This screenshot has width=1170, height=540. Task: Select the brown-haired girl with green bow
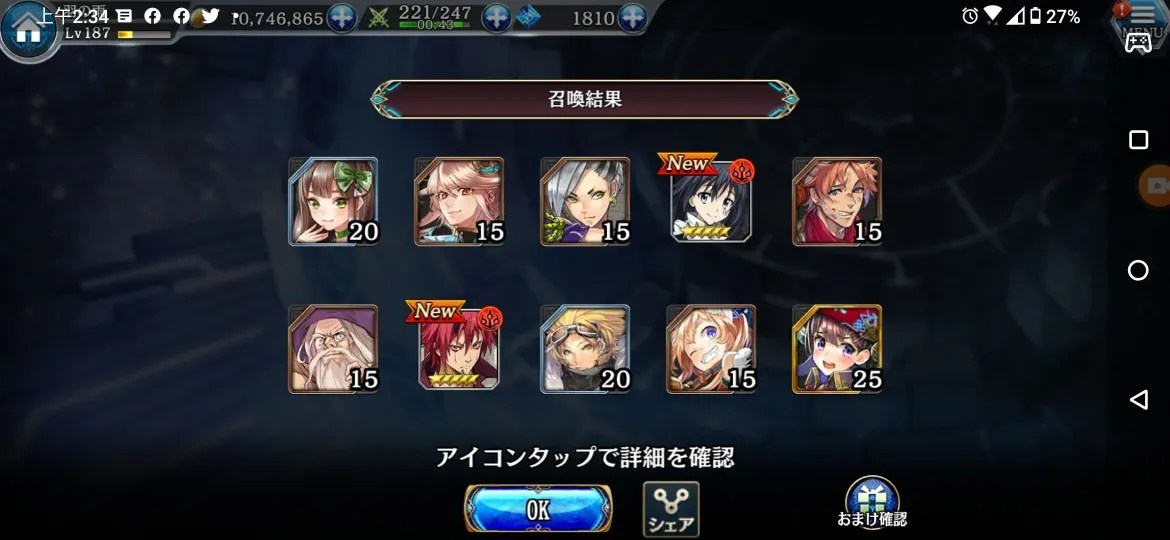pos(333,201)
